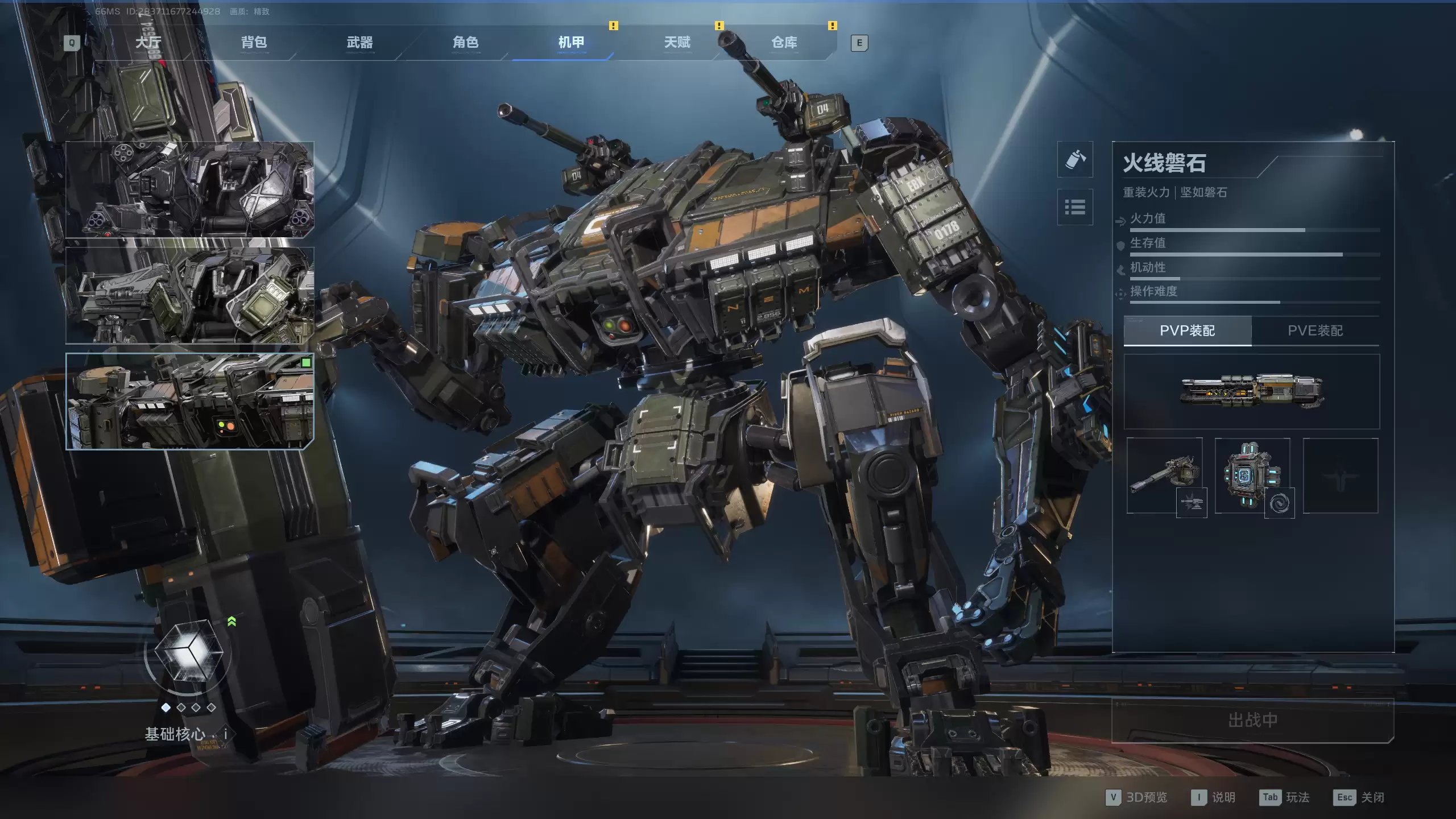Show the mech details list icon
Screen dimensions: 1456x819
click(x=1074, y=207)
